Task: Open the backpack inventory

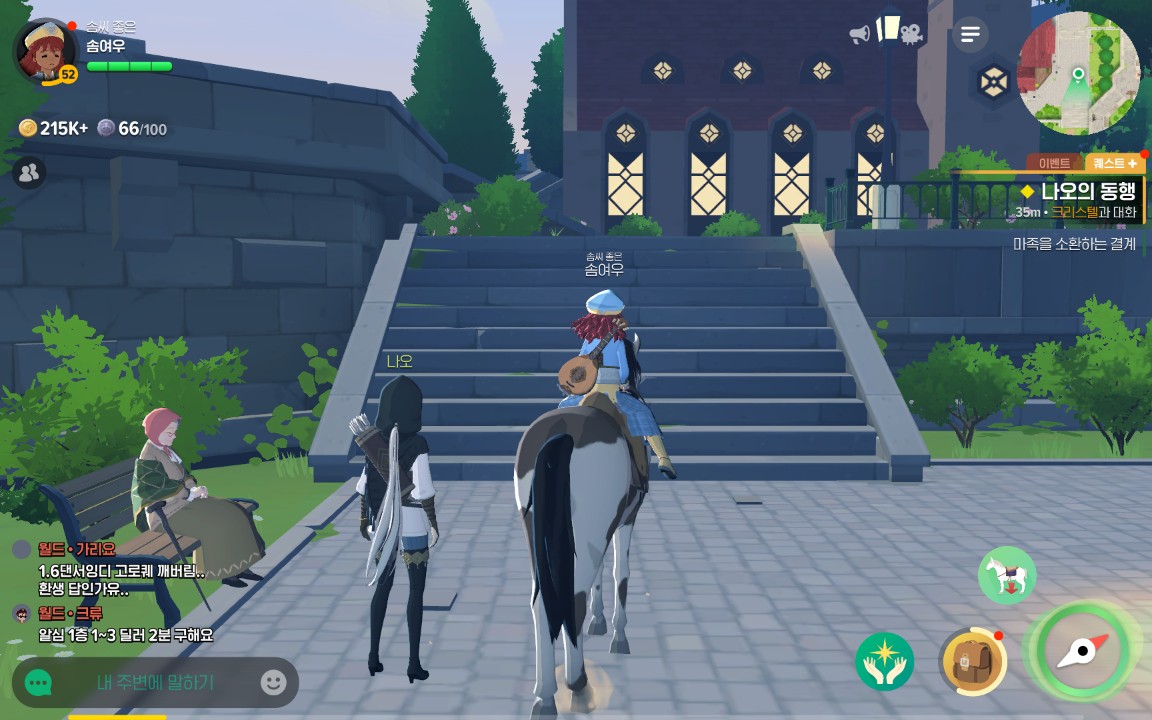Action: (x=972, y=661)
